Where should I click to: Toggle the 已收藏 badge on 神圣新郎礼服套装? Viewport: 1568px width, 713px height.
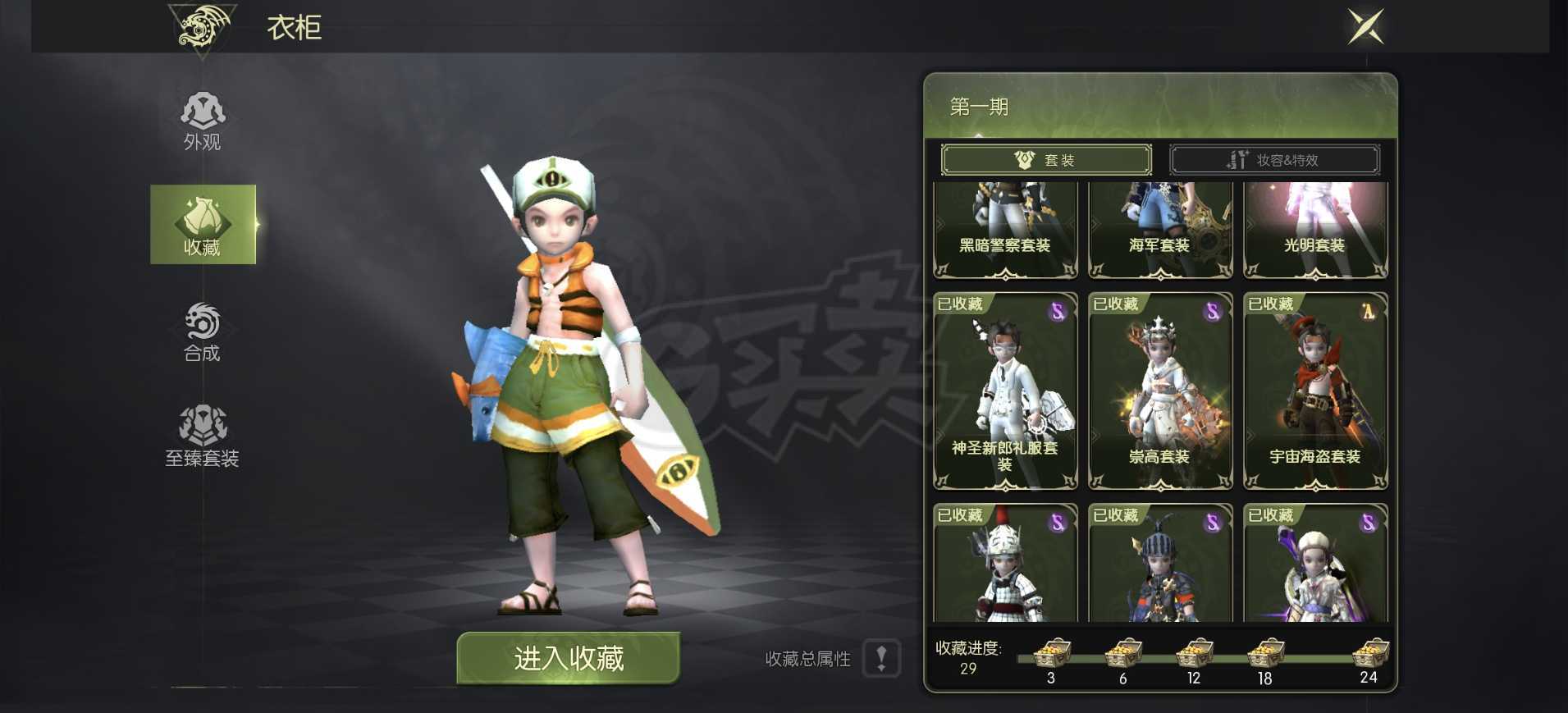click(959, 303)
